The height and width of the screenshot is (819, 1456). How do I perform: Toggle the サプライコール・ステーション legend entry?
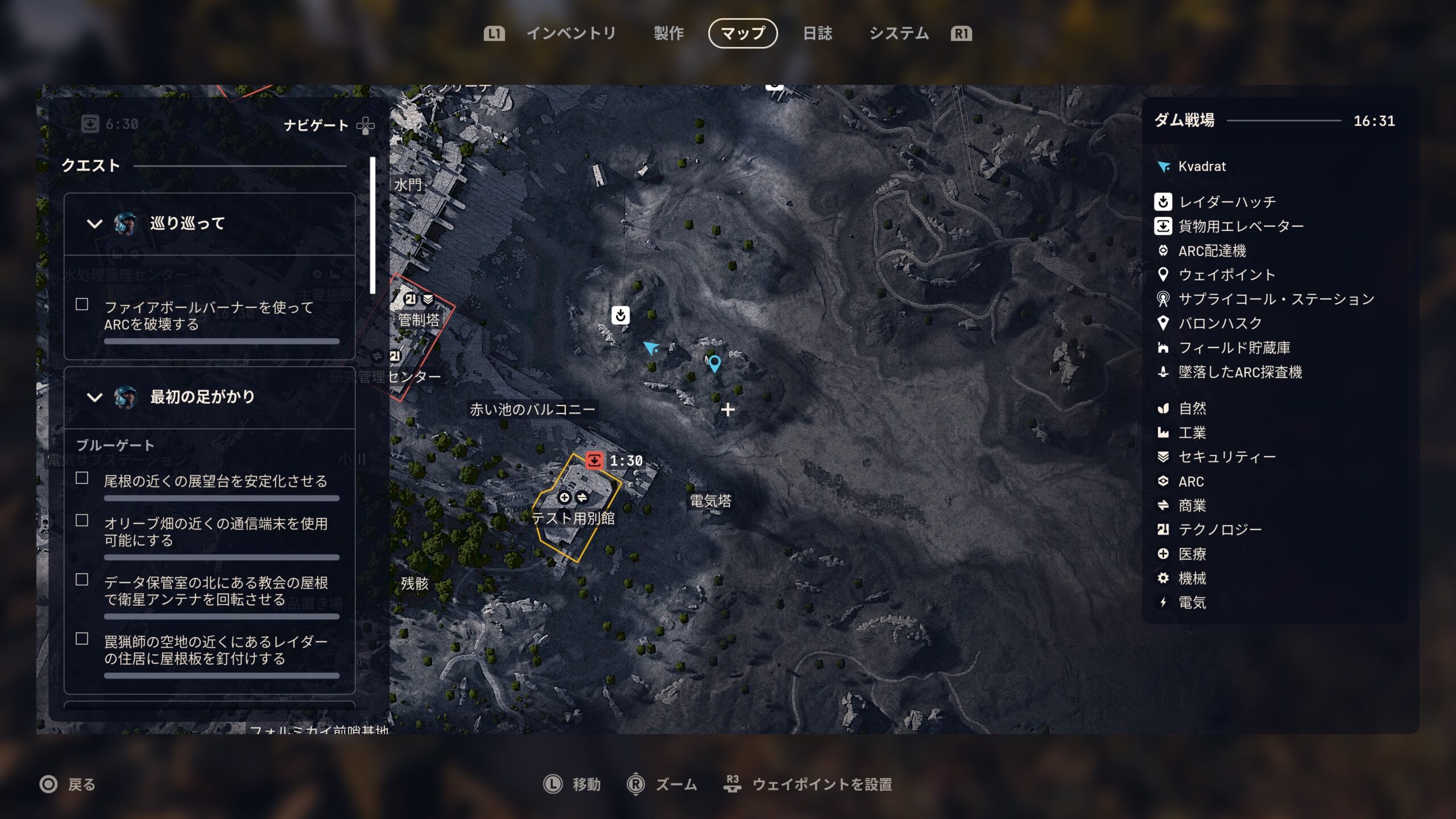tap(1275, 299)
